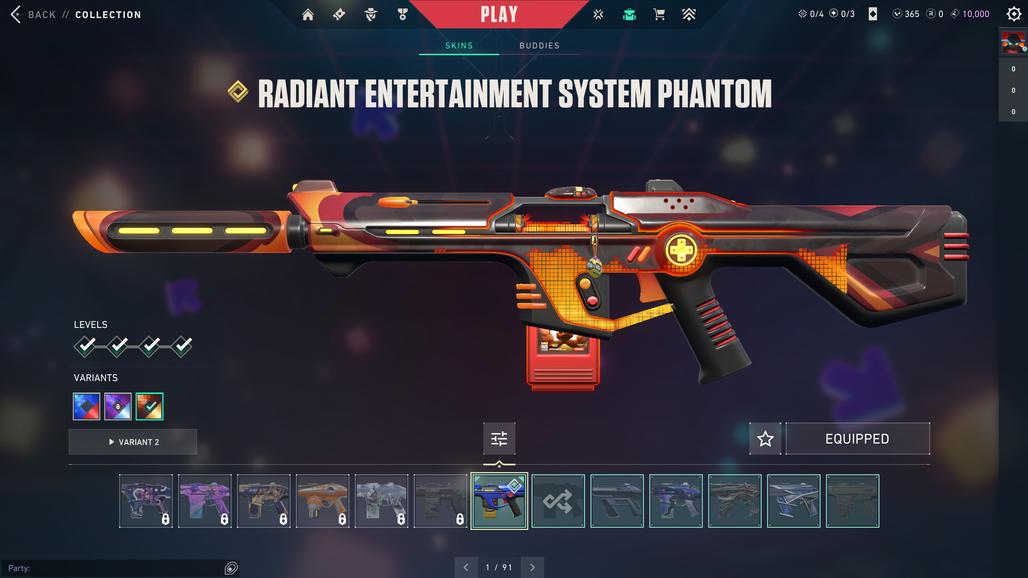
Task: Start matchmaking with the PLAY button
Action: coord(499,14)
